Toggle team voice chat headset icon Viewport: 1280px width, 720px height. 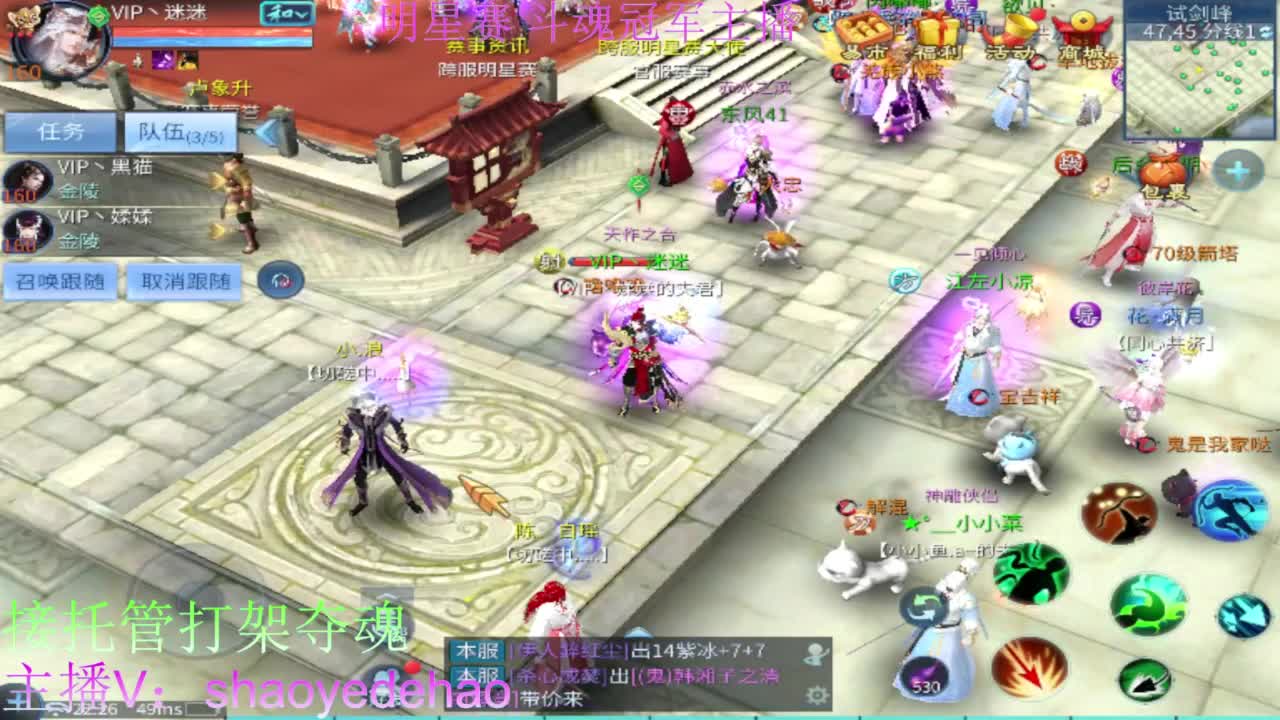pos(278,281)
